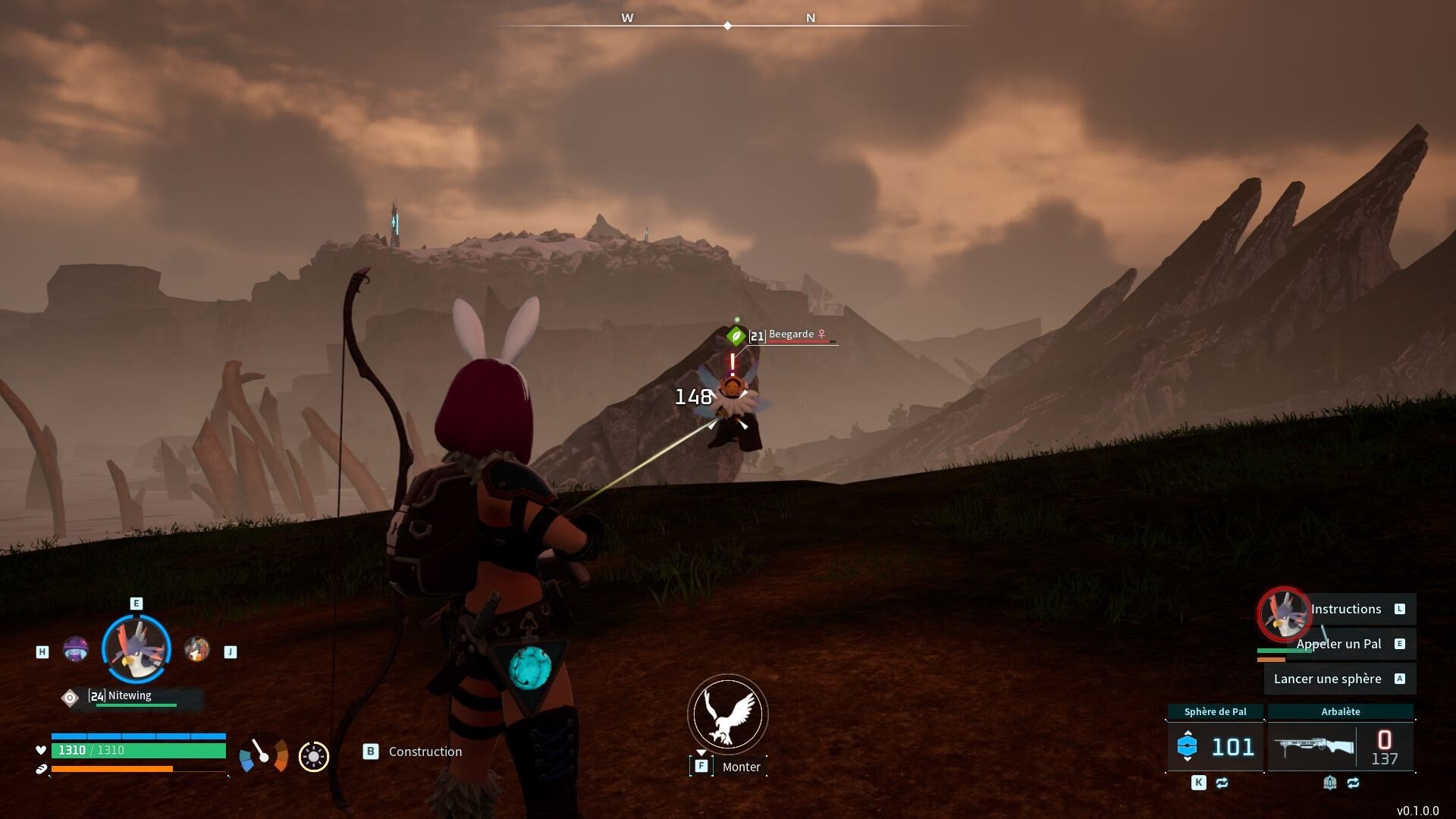Image resolution: width=1456 pixels, height=819 pixels.
Task: Click the compass bar at the top
Action: coord(728,25)
